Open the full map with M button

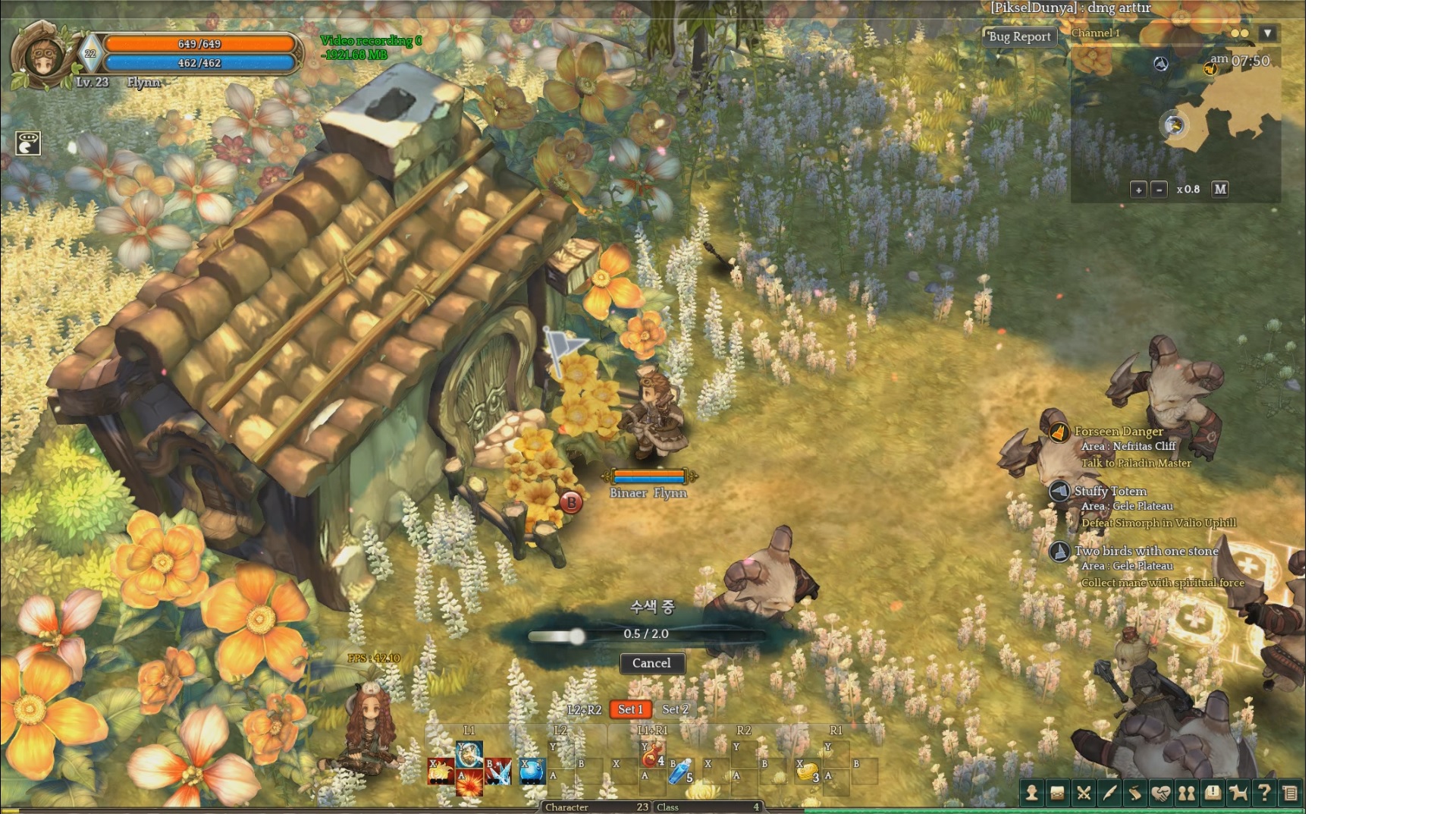click(x=1219, y=189)
